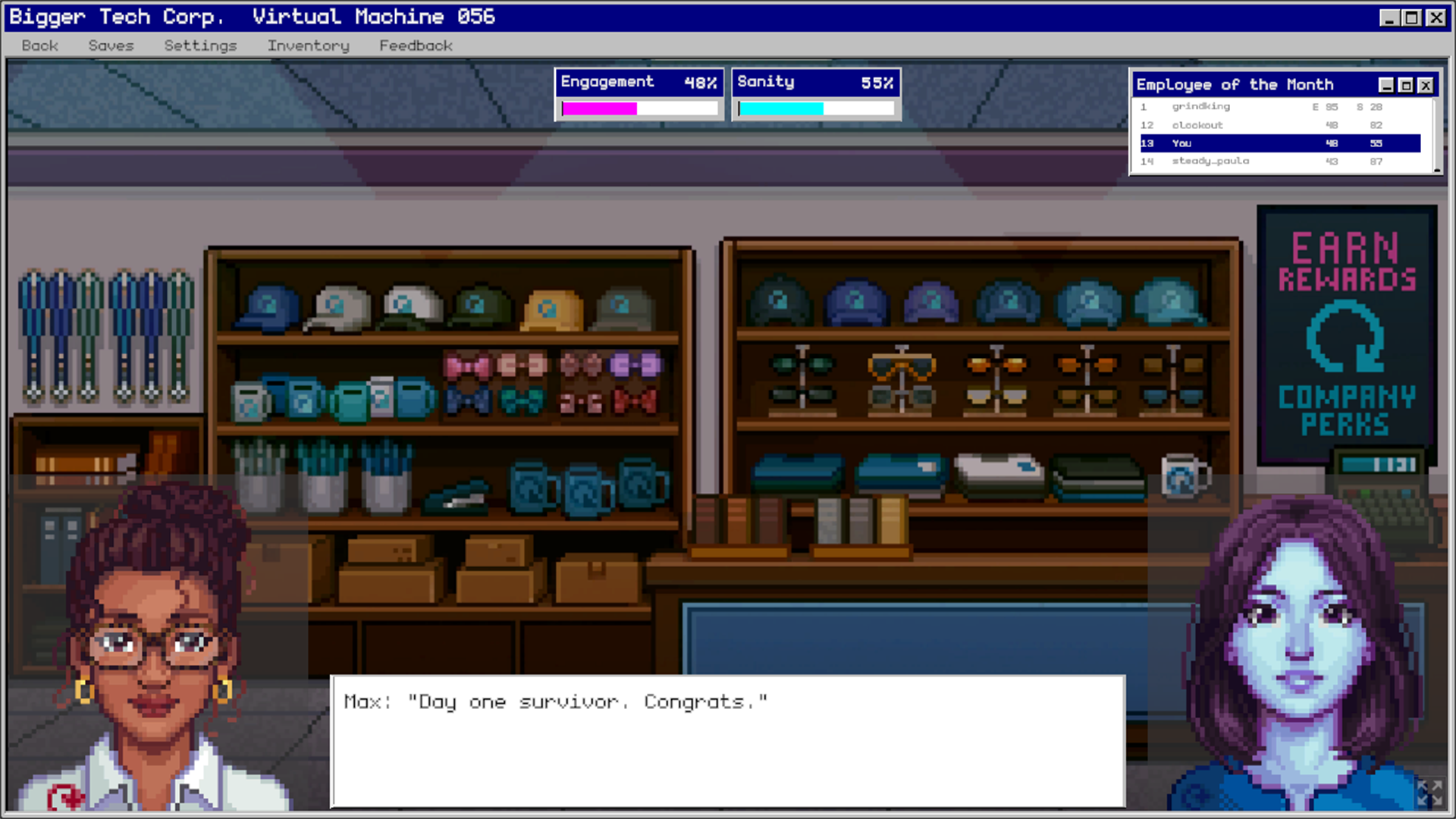Screen dimensions: 1456x819
Task: Open the Saves menu
Action: (x=111, y=45)
